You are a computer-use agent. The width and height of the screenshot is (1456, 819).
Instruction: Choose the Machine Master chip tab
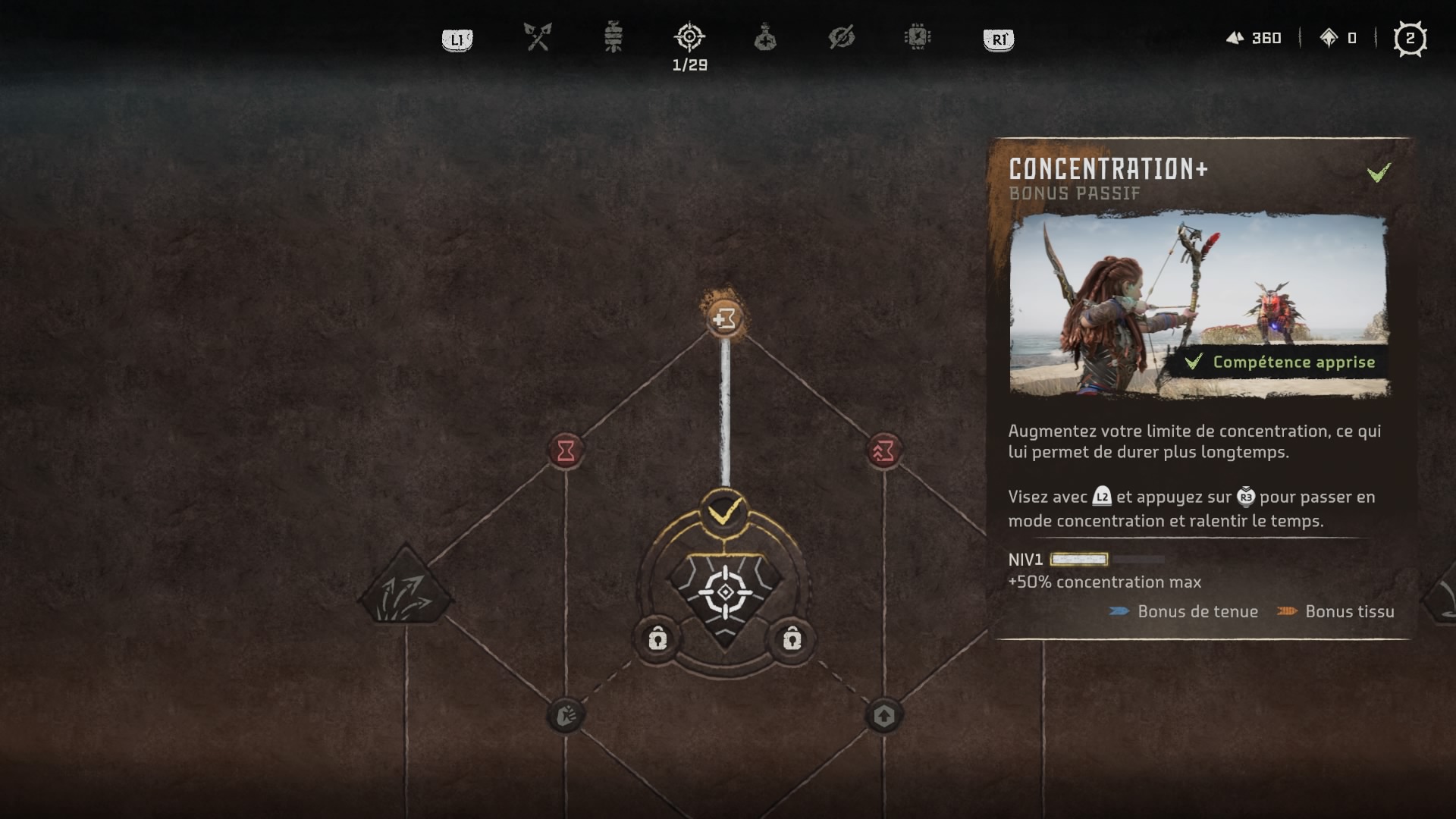coord(918,36)
